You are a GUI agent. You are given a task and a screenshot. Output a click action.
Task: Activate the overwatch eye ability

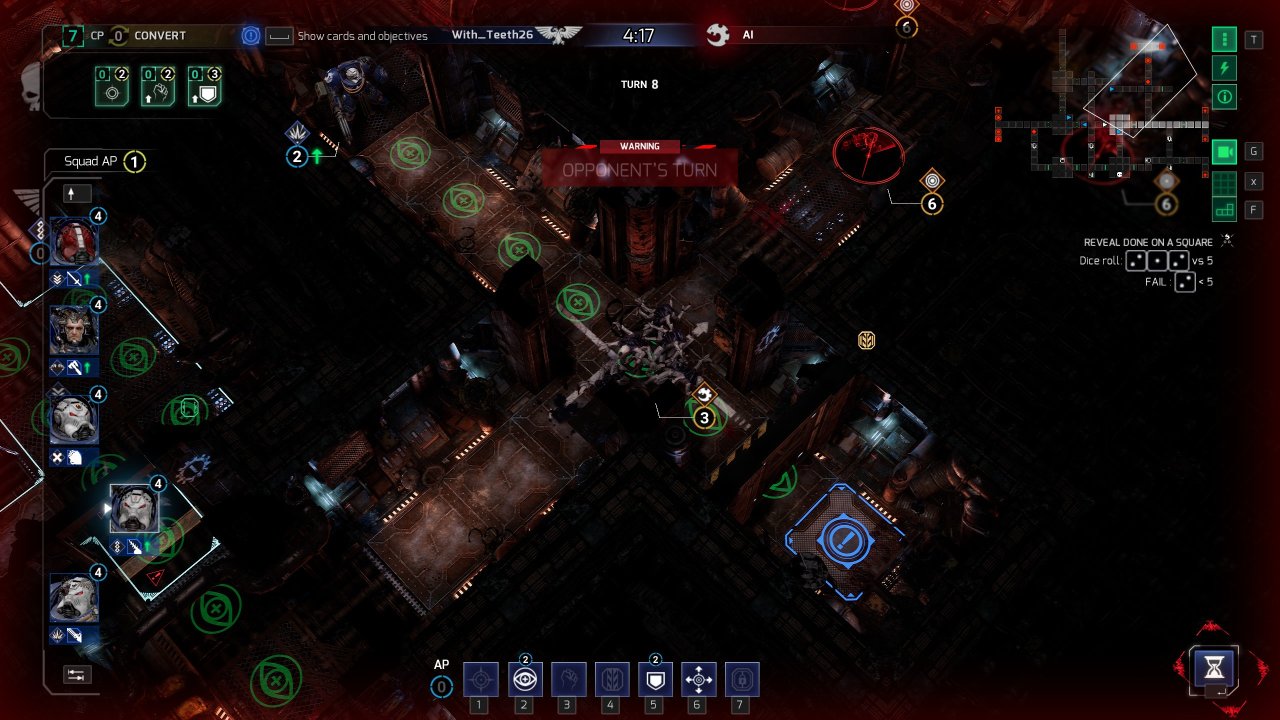pos(524,680)
